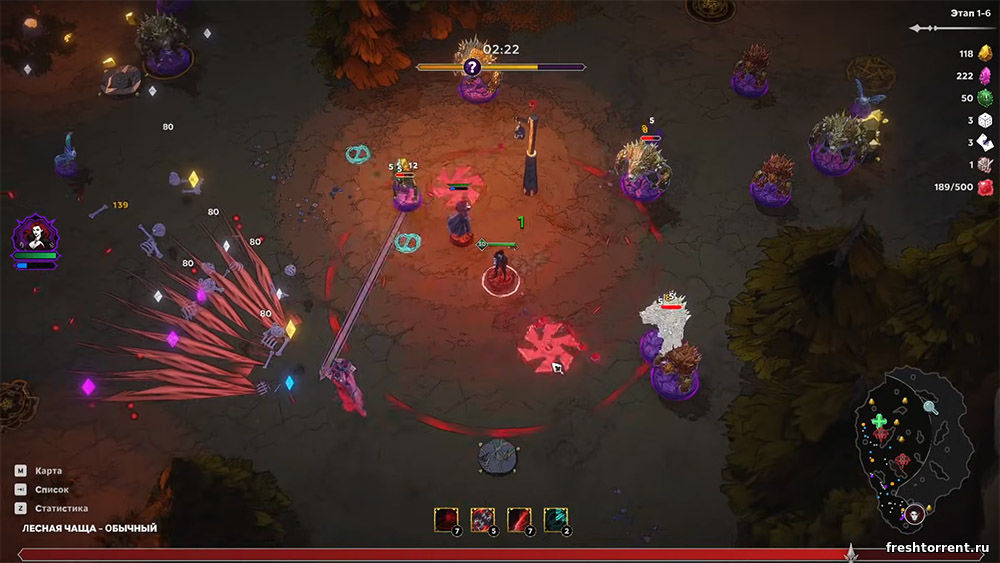Activate the dark red orb ability
The height and width of the screenshot is (563, 1000).
446,519
